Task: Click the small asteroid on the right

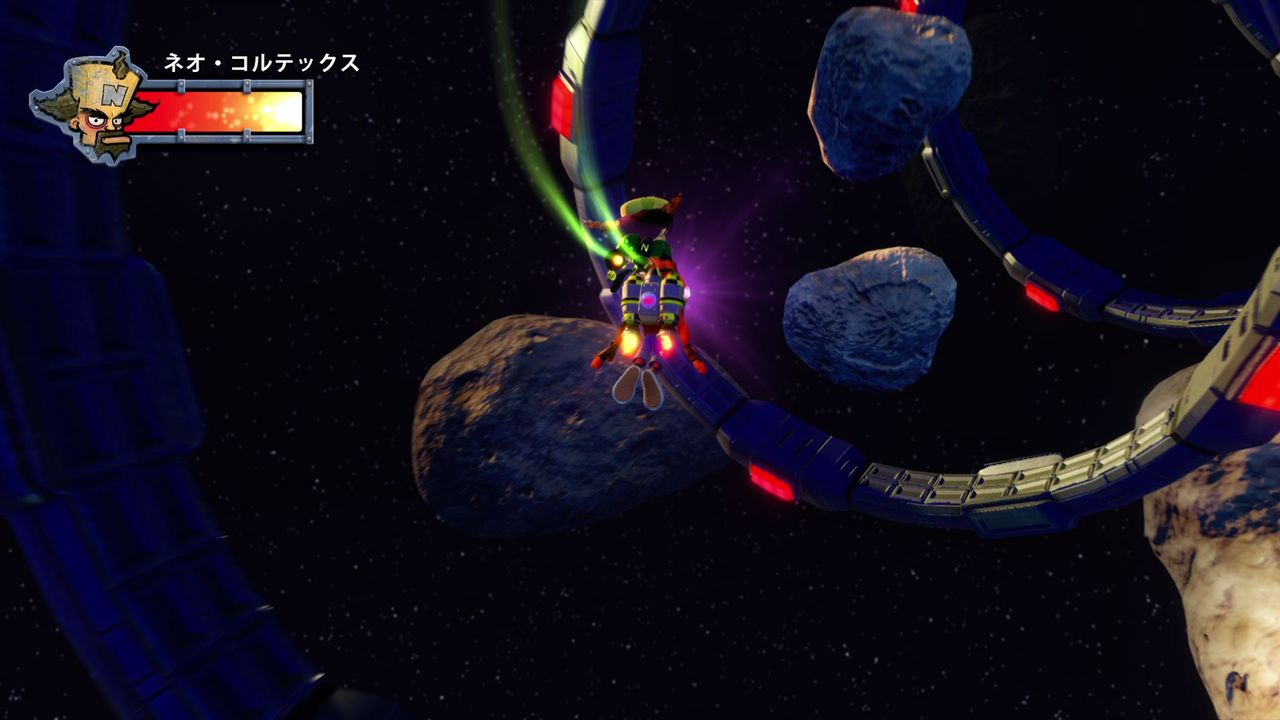Action: [x=870, y=310]
